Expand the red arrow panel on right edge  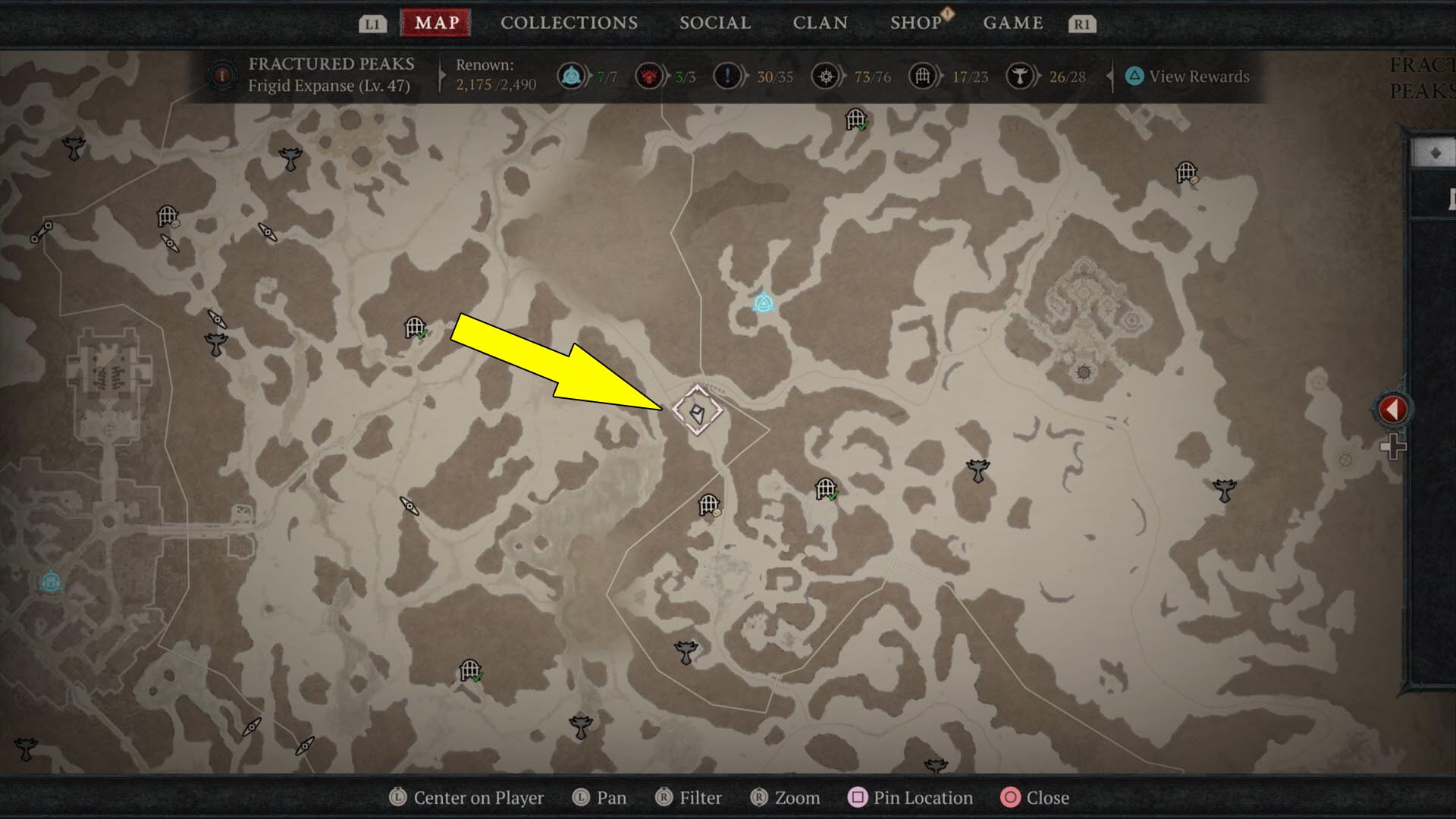[1392, 408]
